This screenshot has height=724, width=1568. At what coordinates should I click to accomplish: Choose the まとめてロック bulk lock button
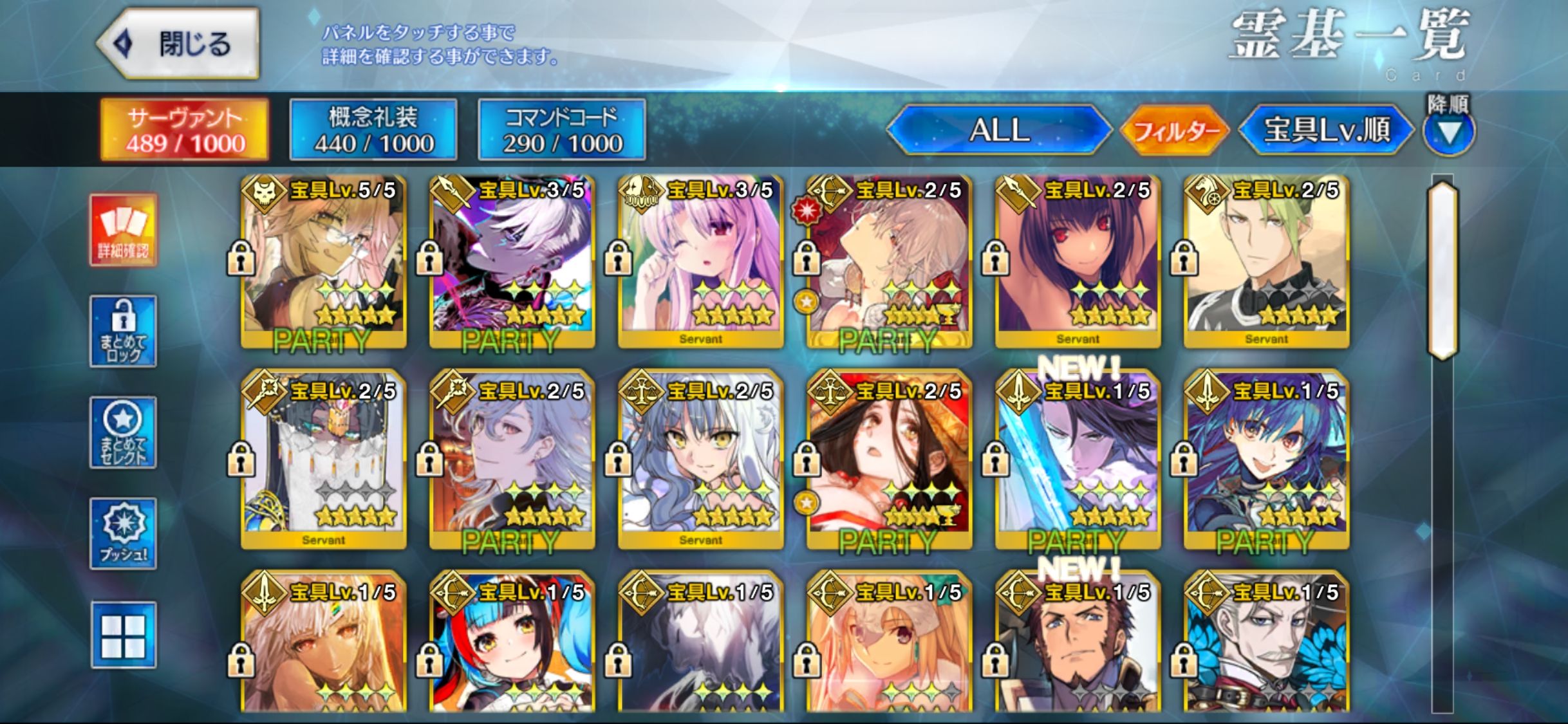click(x=123, y=331)
